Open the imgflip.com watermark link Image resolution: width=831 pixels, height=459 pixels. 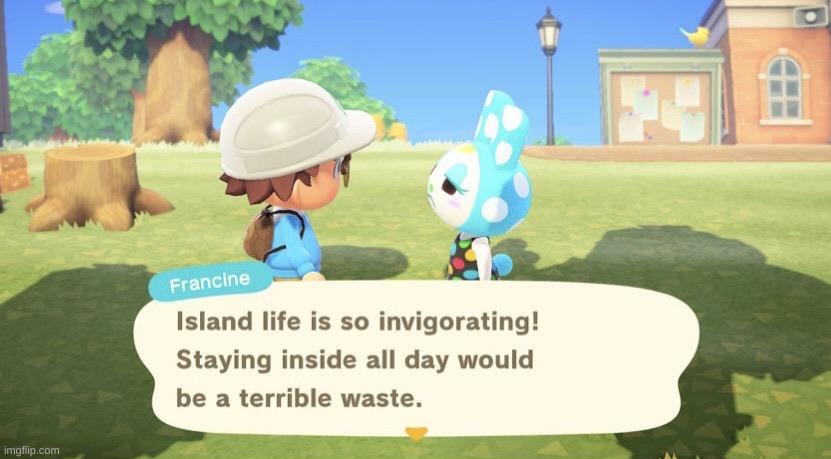[x=30, y=450]
